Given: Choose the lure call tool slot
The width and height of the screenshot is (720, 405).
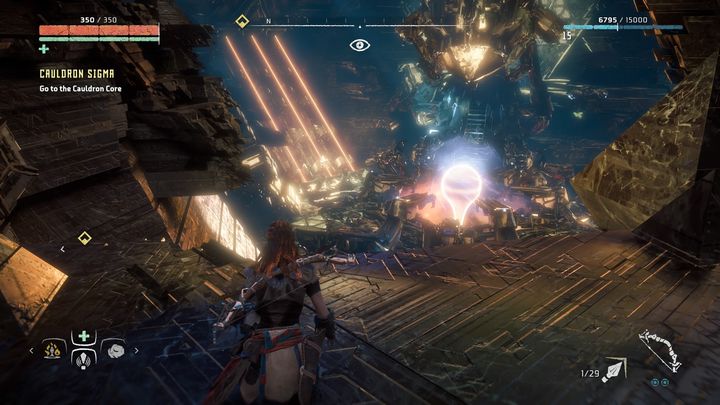Looking at the screenshot, I should (x=84, y=360).
